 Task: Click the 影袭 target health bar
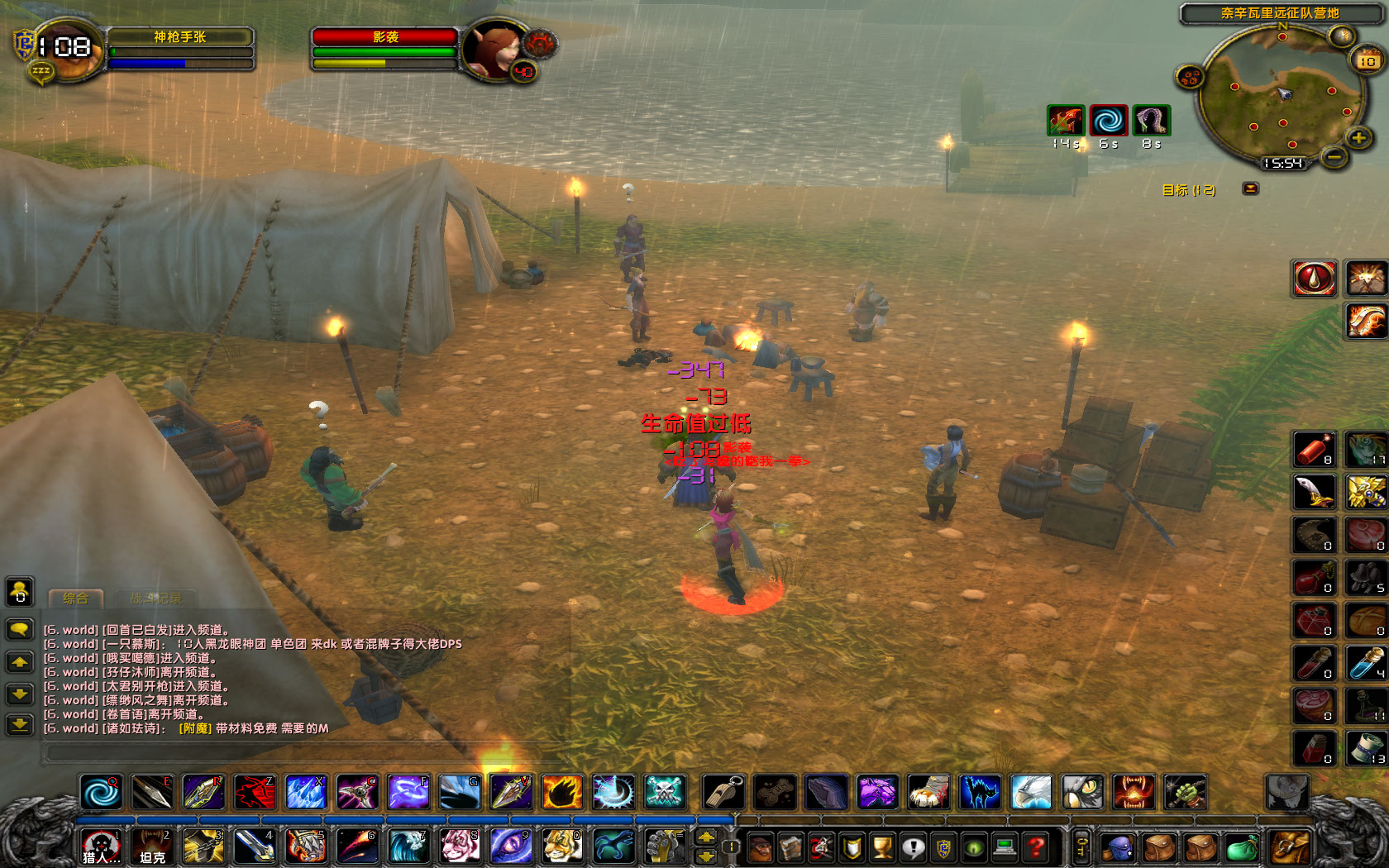pos(384,36)
